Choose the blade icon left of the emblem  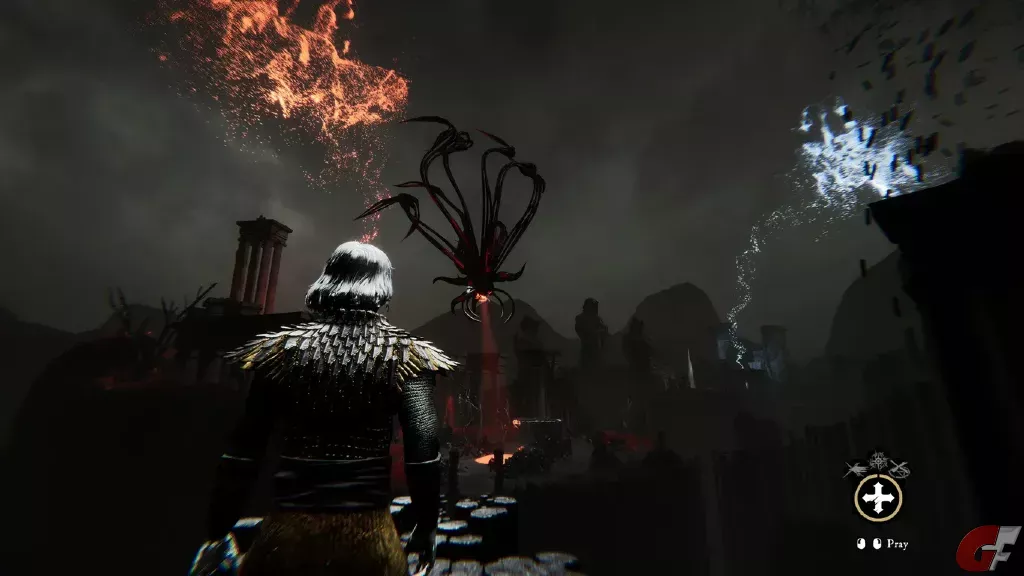click(x=856, y=468)
